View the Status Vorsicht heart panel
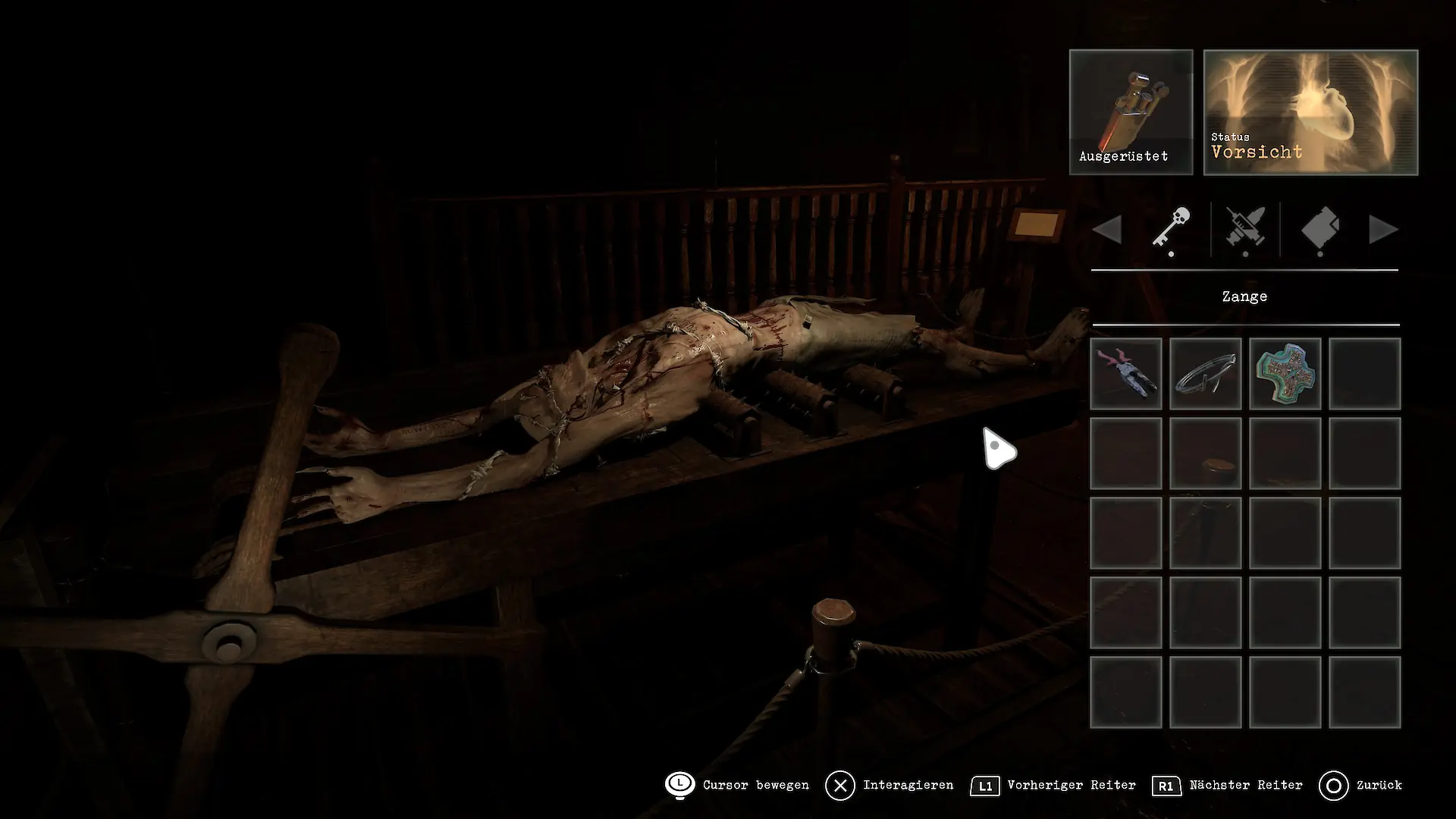 click(1310, 112)
